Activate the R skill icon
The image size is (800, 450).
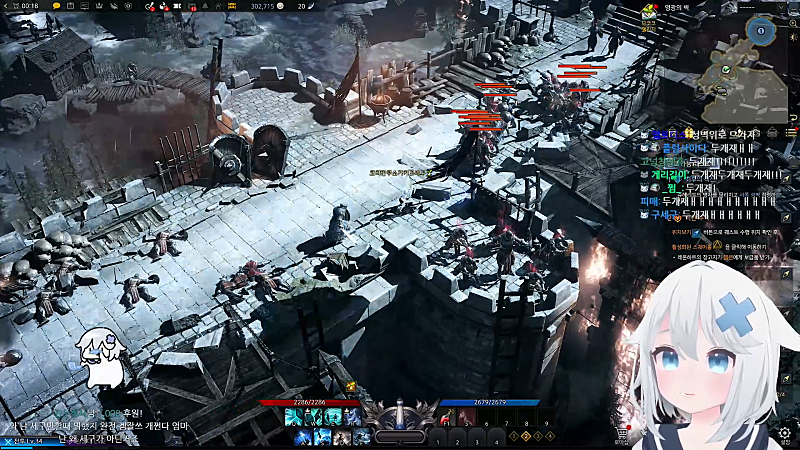pos(352,417)
